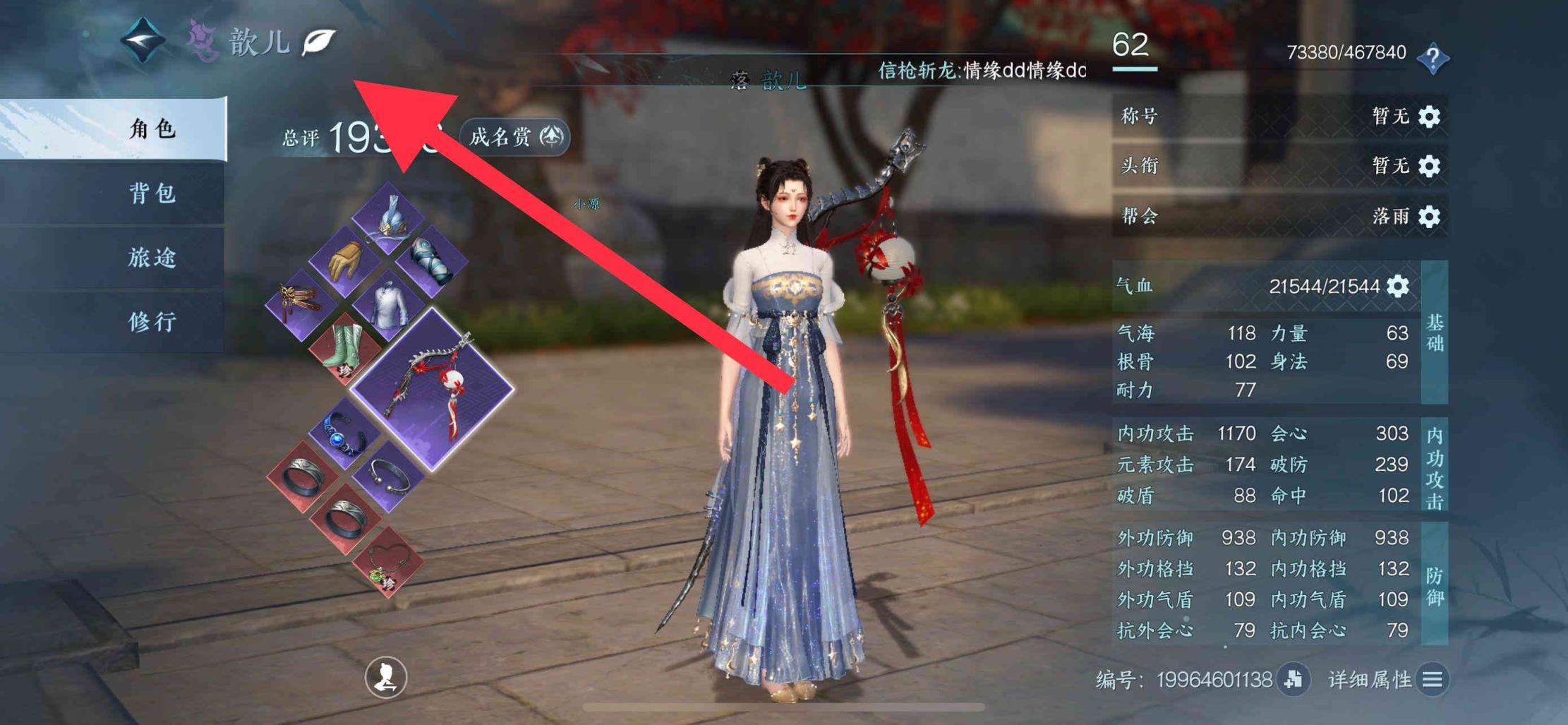
Task: Open the 成名赏 button
Action: pyautogui.click(x=515, y=136)
